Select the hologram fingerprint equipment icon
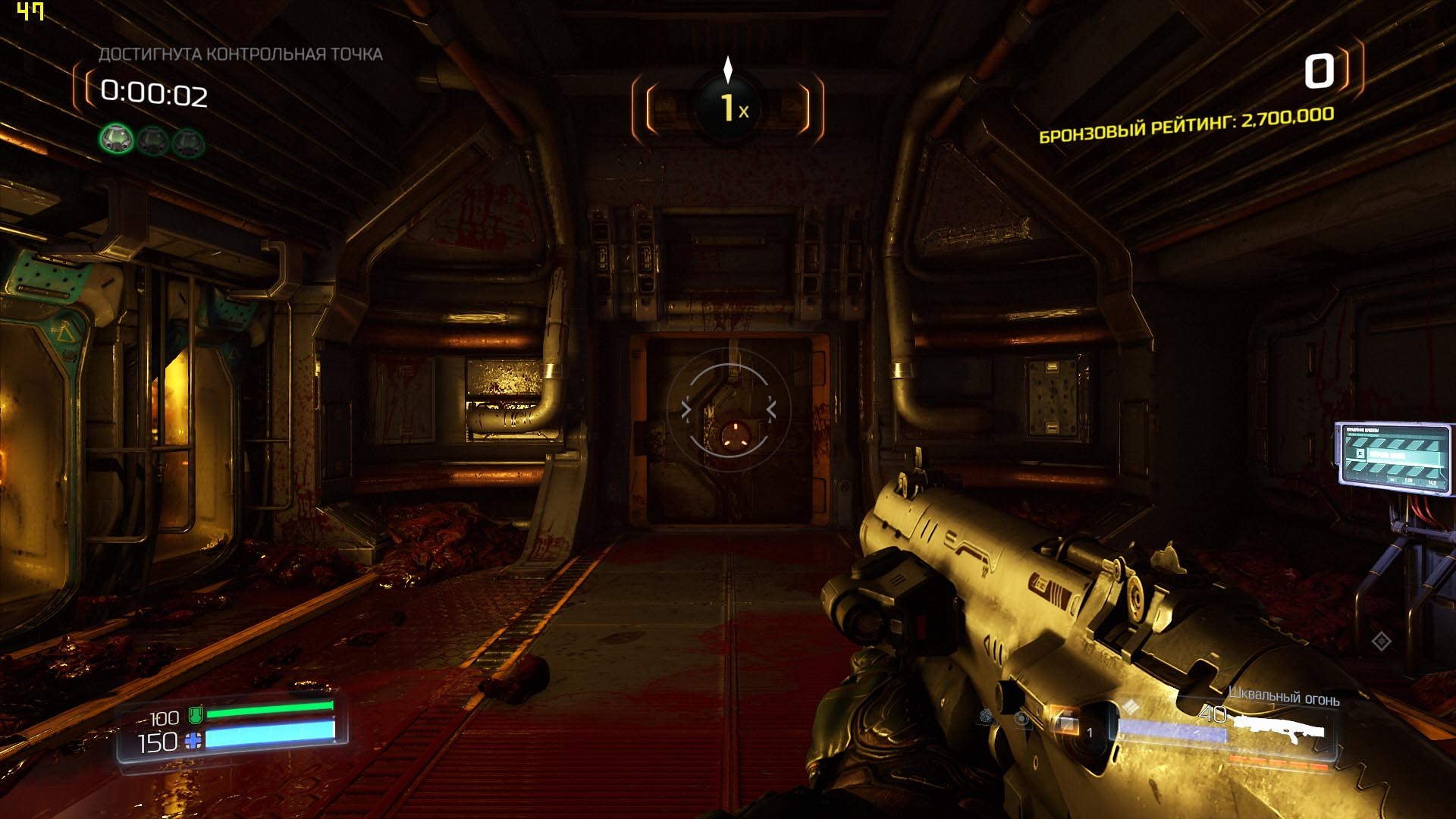This screenshot has height=819, width=1456. [987, 717]
